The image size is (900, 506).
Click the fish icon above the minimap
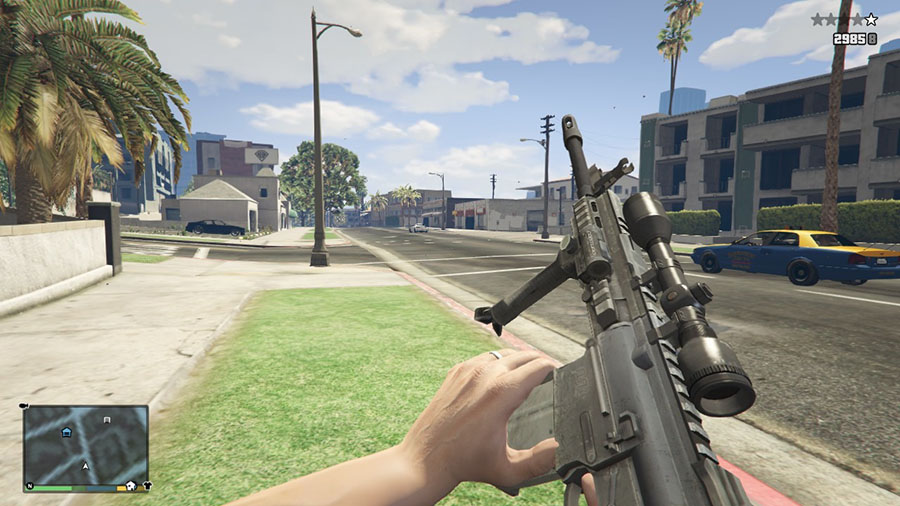pyautogui.click(x=24, y=406)
